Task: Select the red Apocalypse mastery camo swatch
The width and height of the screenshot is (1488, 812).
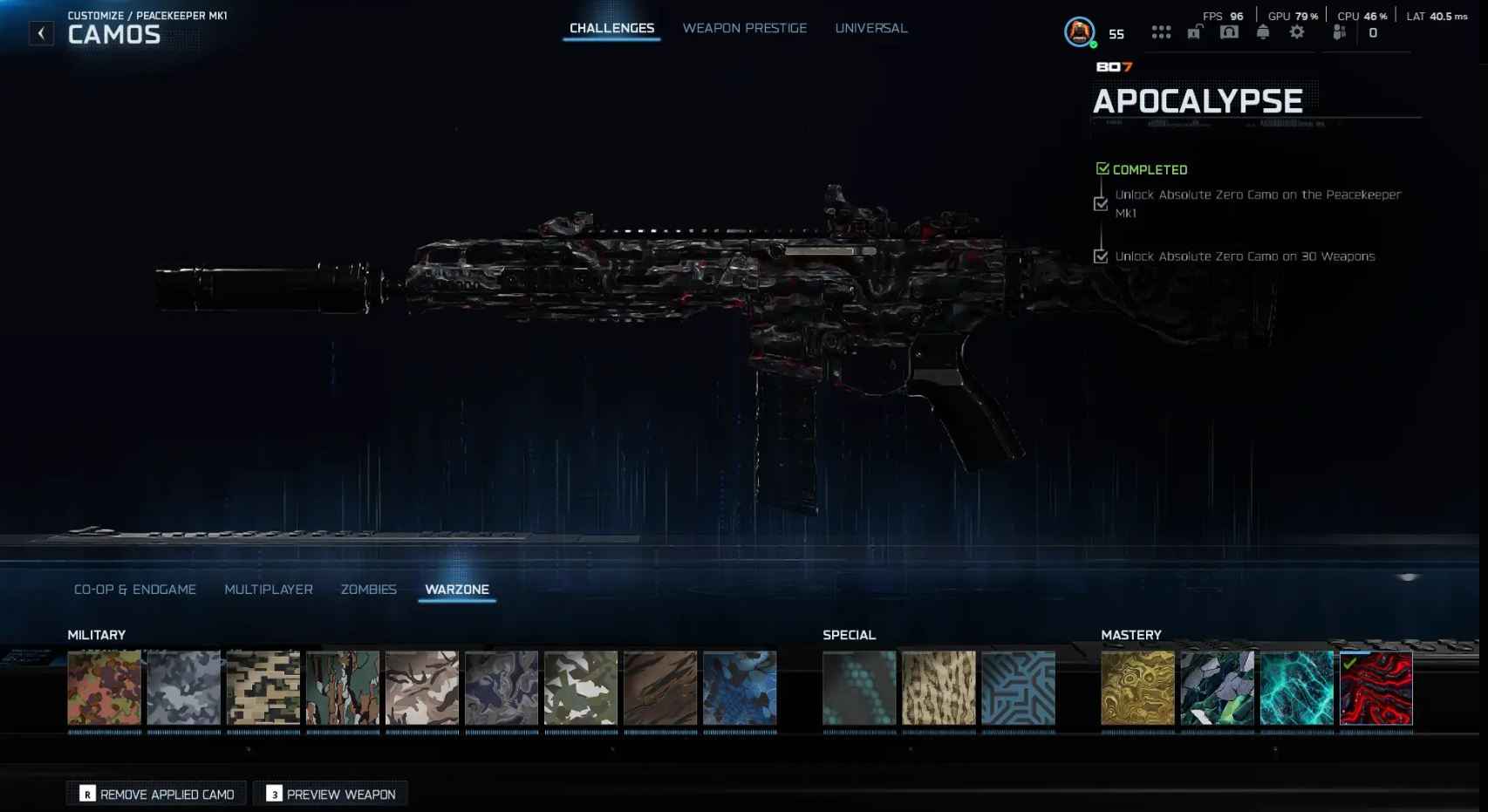Action: 1376,688
